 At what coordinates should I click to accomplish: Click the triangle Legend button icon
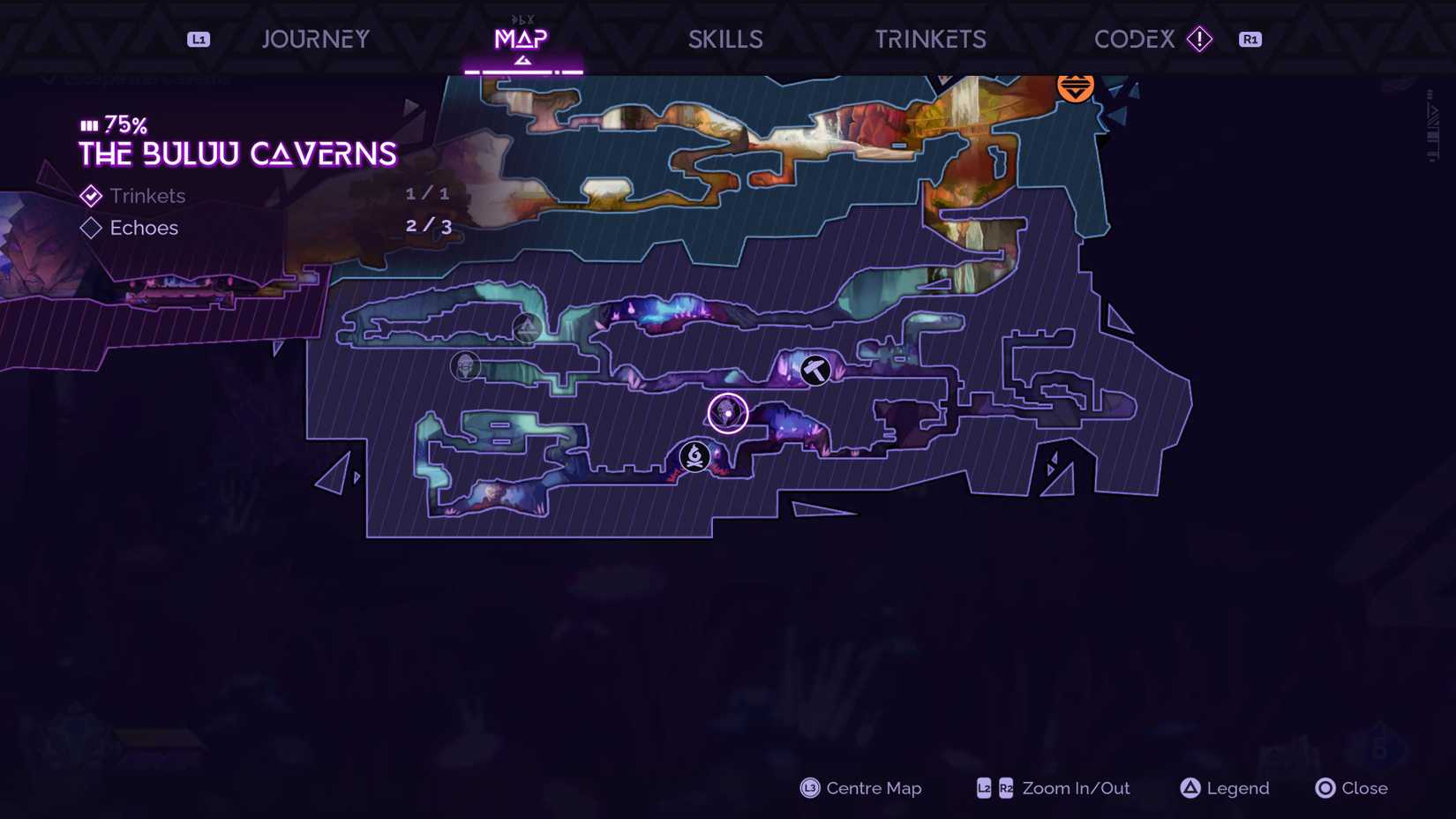[1191, 788]
